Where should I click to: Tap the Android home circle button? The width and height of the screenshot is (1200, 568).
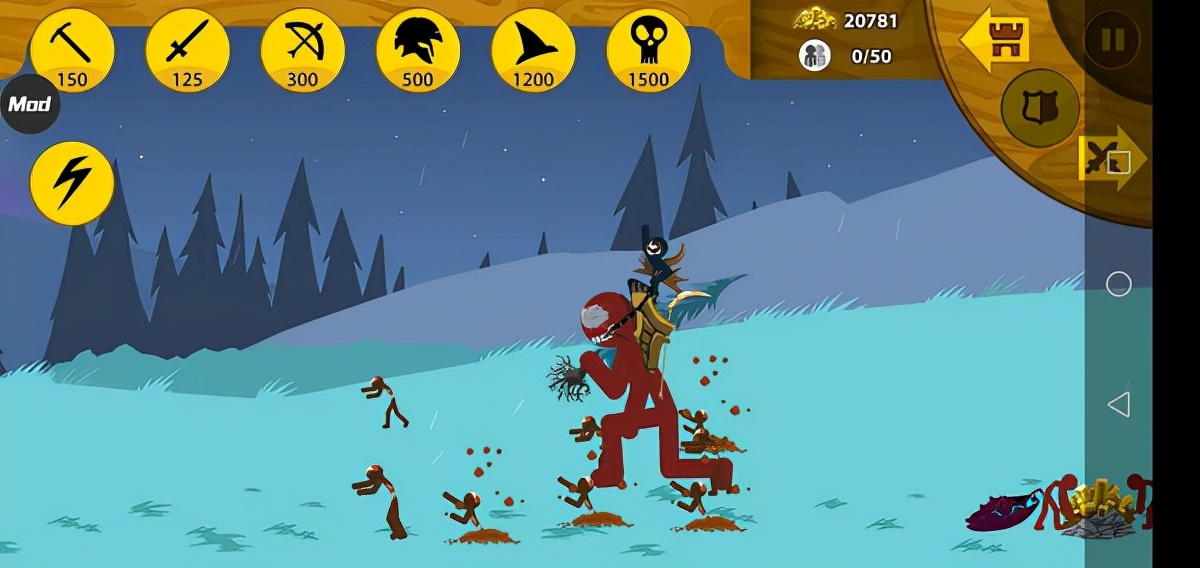click(x=1118, y=284)
